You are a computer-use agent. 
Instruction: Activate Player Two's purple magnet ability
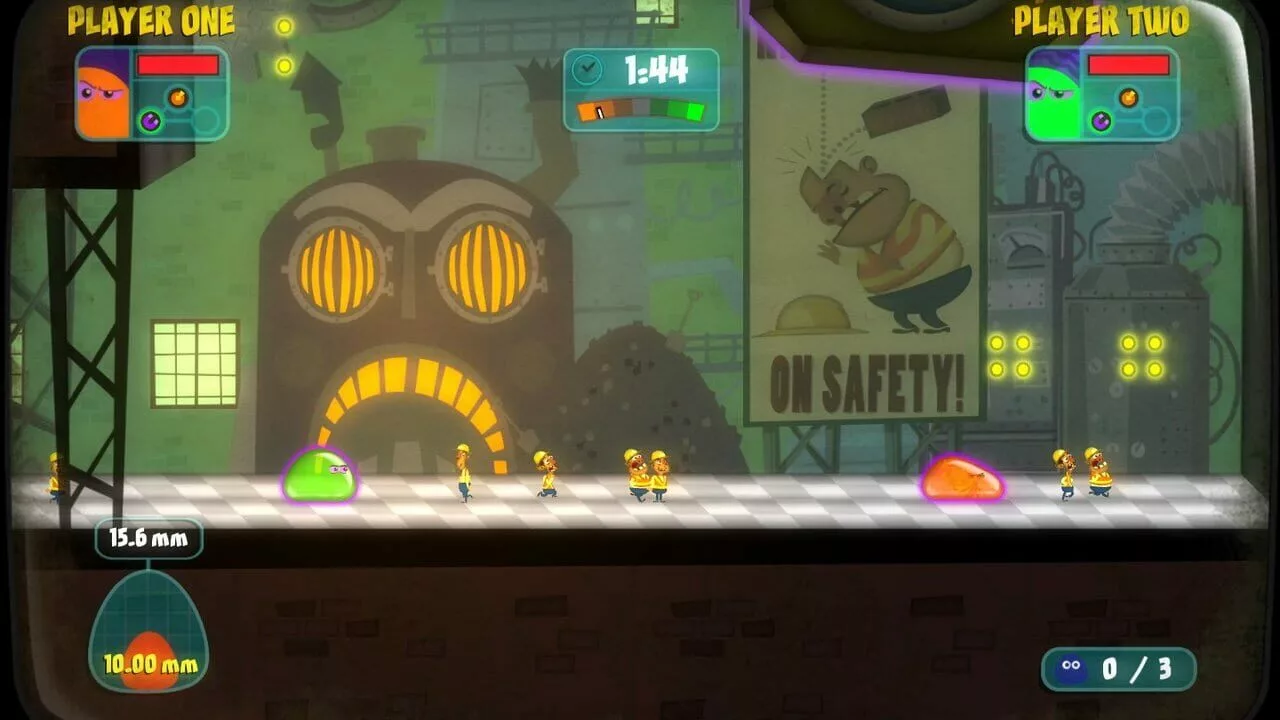(x=1101, y=121)
